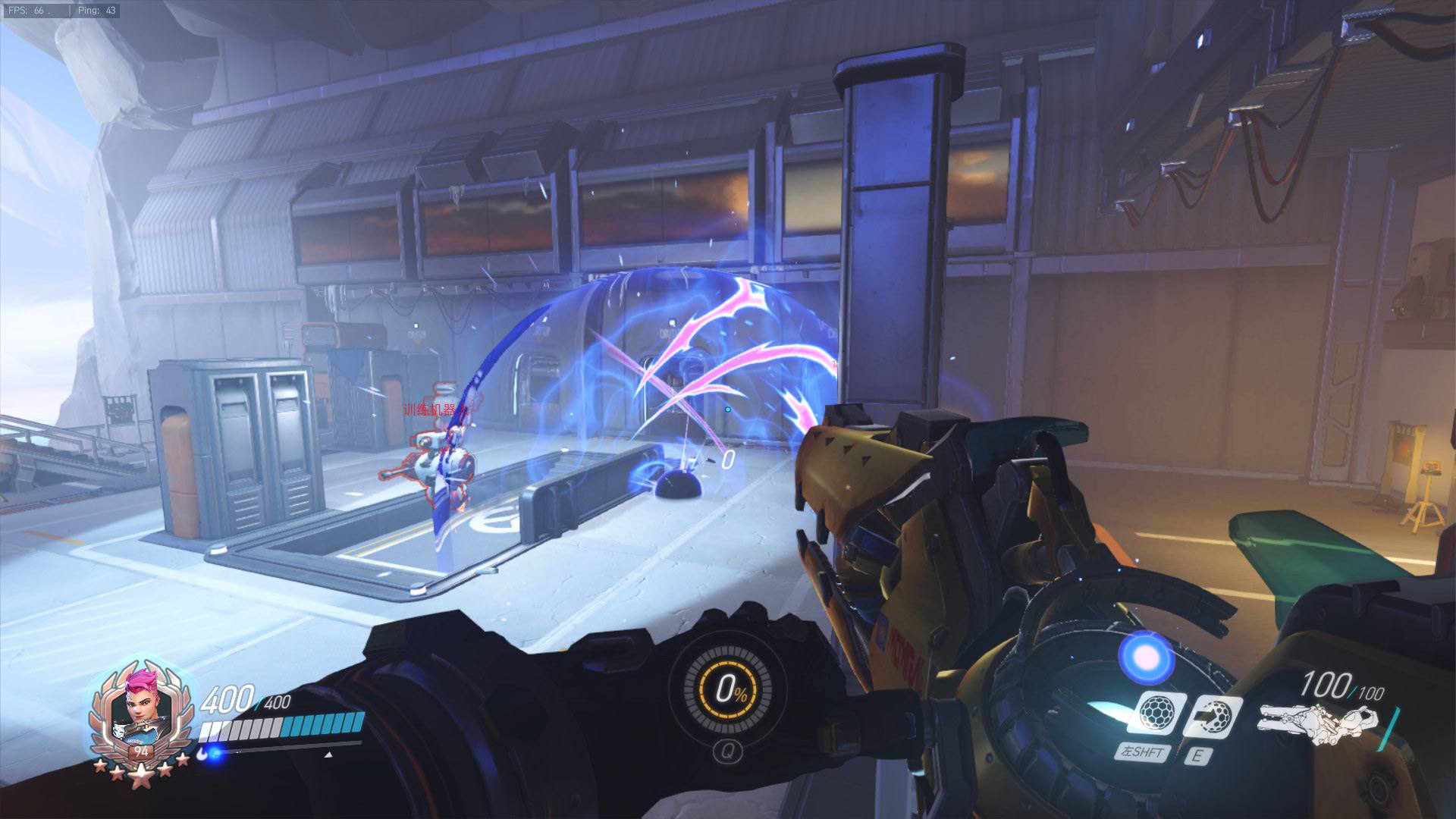
Task: Use the Particle Barrier ability icon
Action: [1154, 714]
